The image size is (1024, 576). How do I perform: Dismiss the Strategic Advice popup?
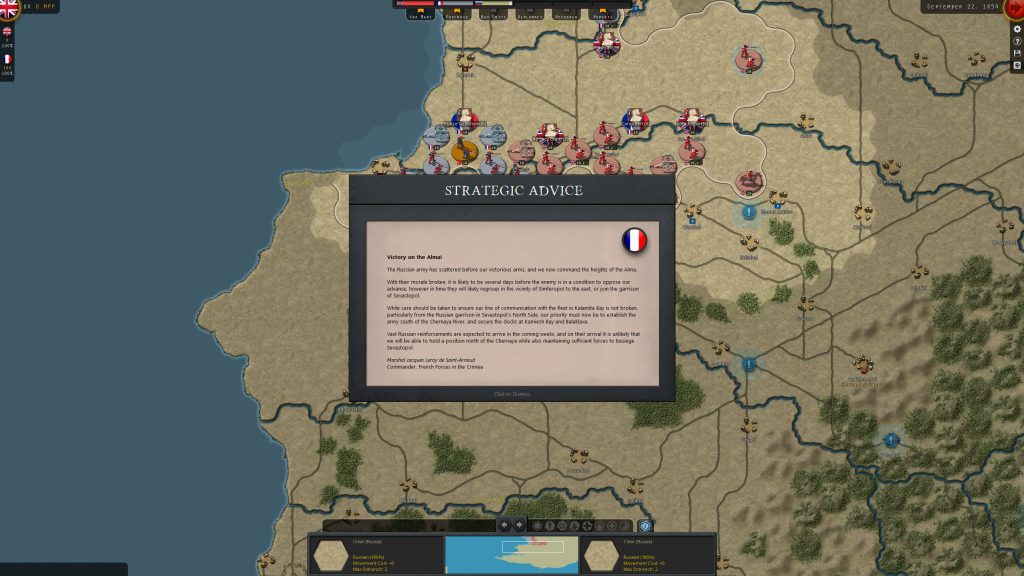pos(511,394)
